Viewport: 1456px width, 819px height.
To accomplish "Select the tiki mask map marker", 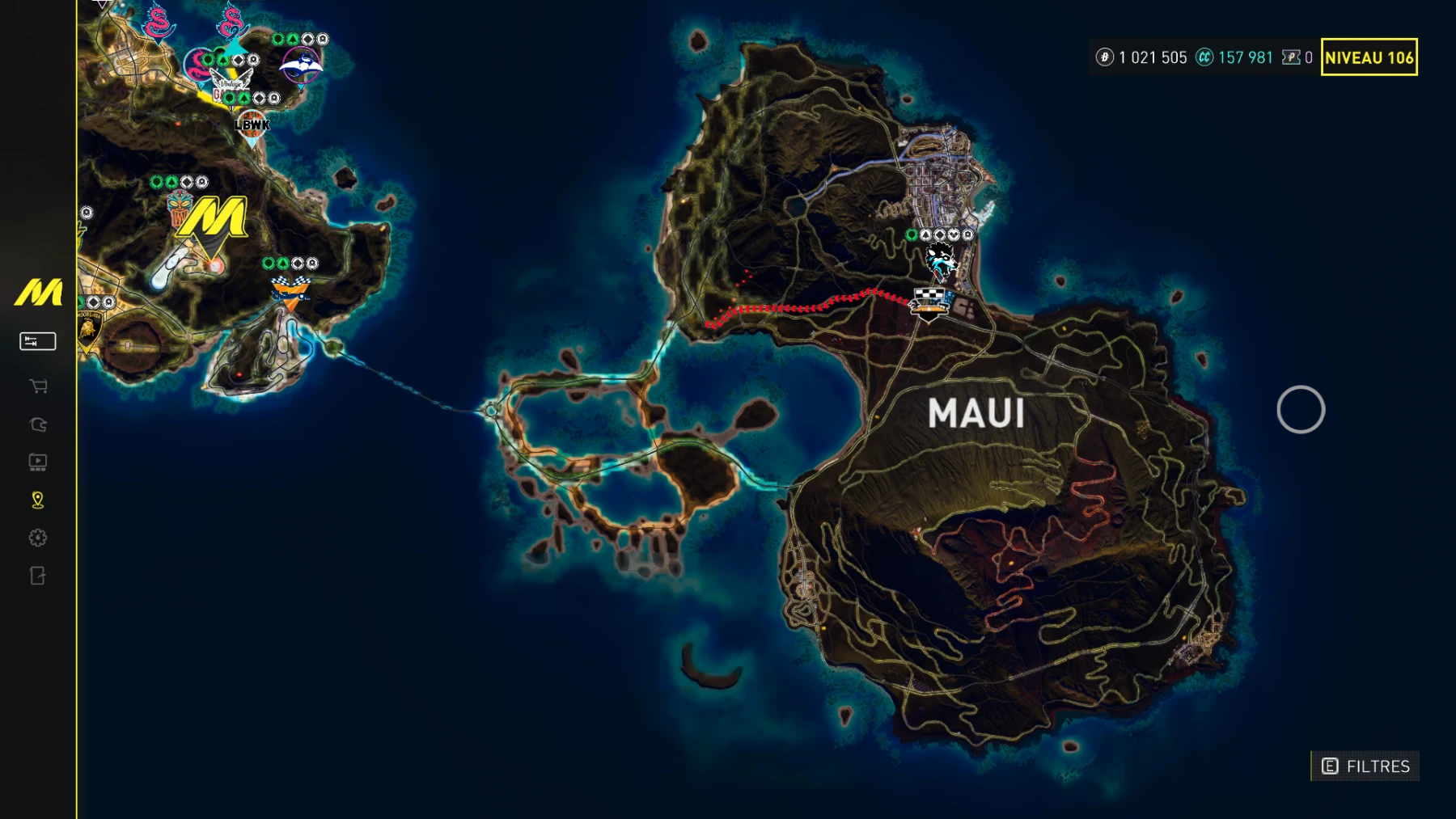I will click(179, 208).
